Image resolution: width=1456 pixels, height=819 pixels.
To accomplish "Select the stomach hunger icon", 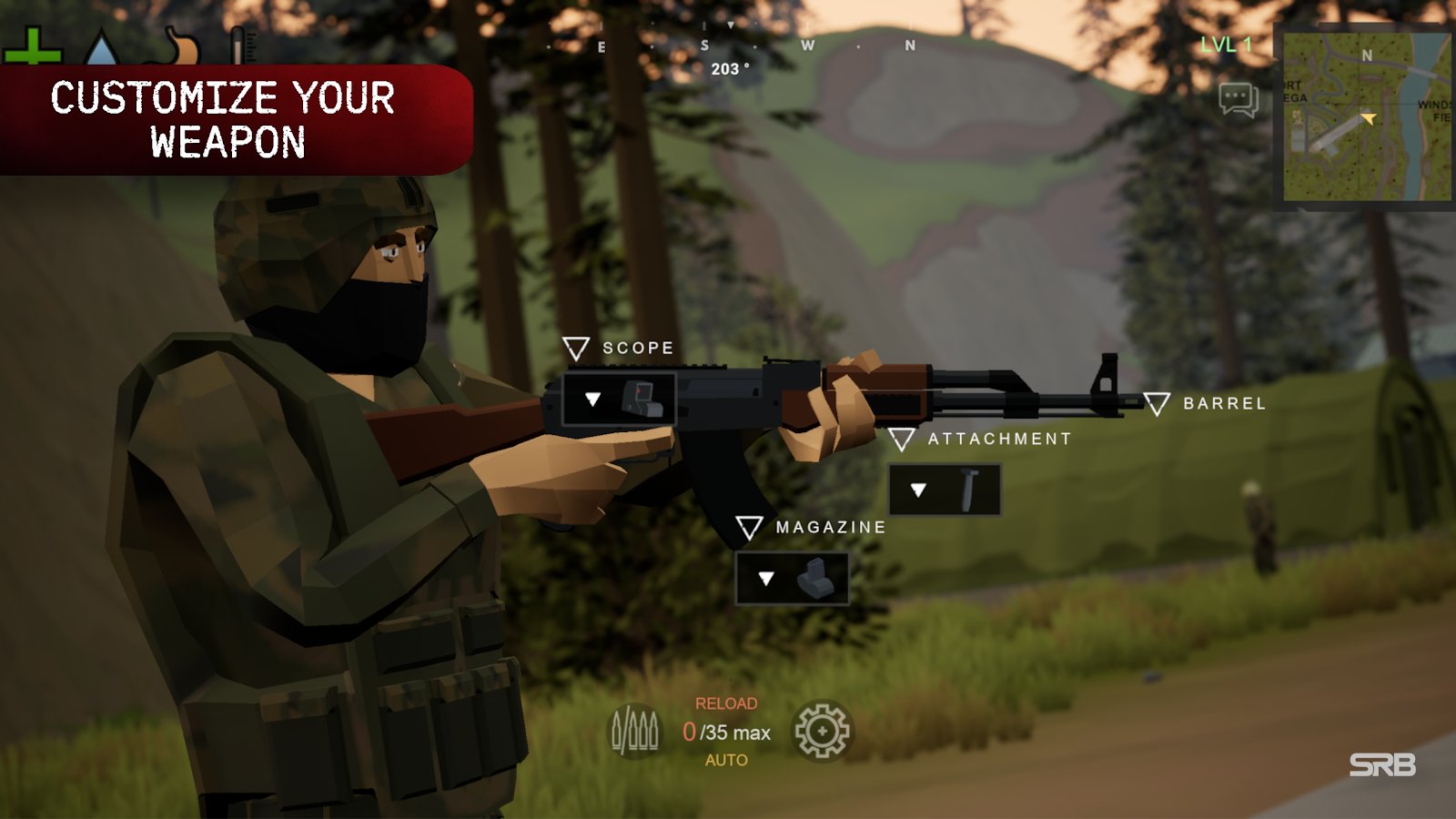I will (180, 47).
